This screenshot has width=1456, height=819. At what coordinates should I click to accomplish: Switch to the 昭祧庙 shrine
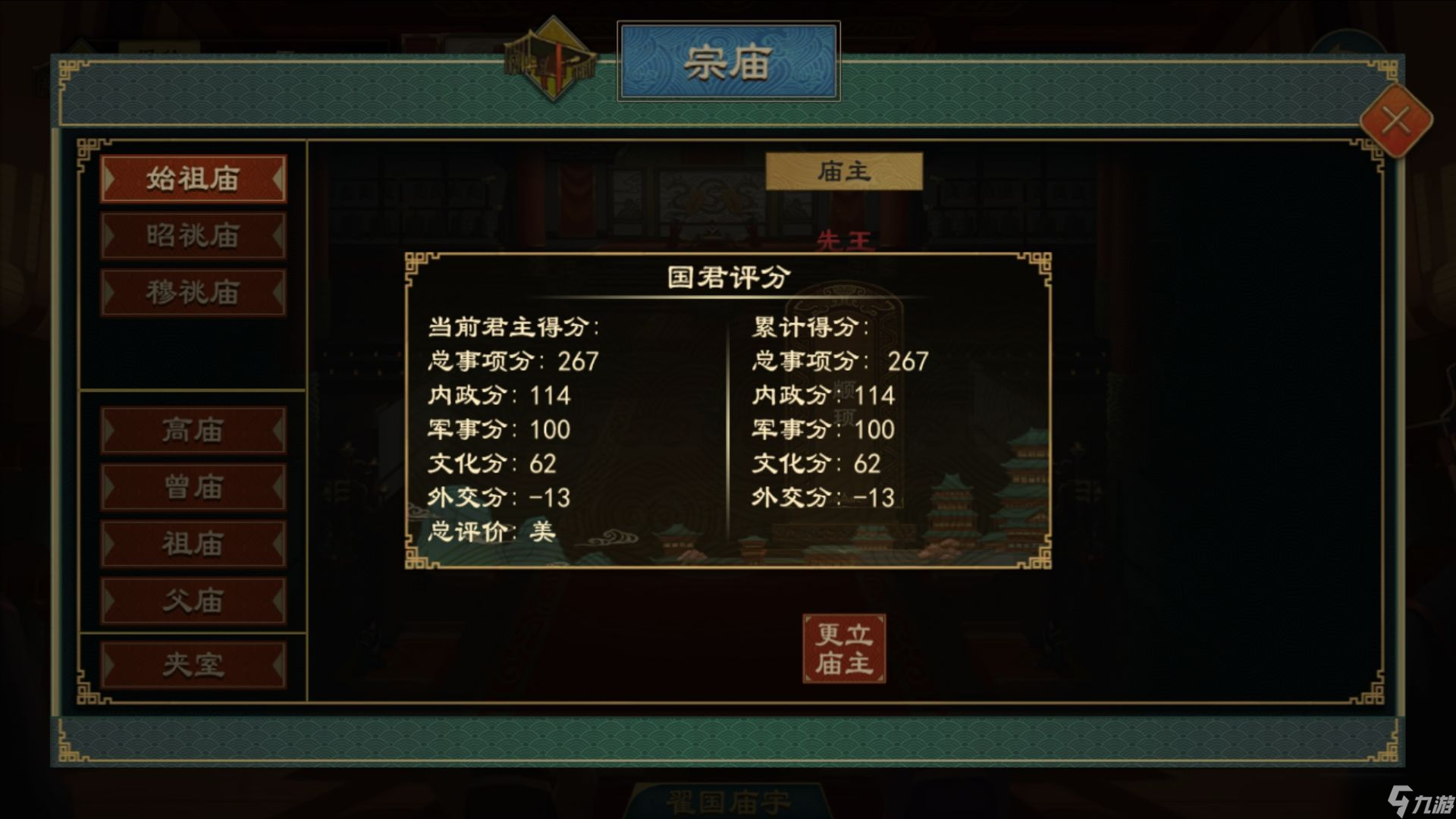pos(193,236)
